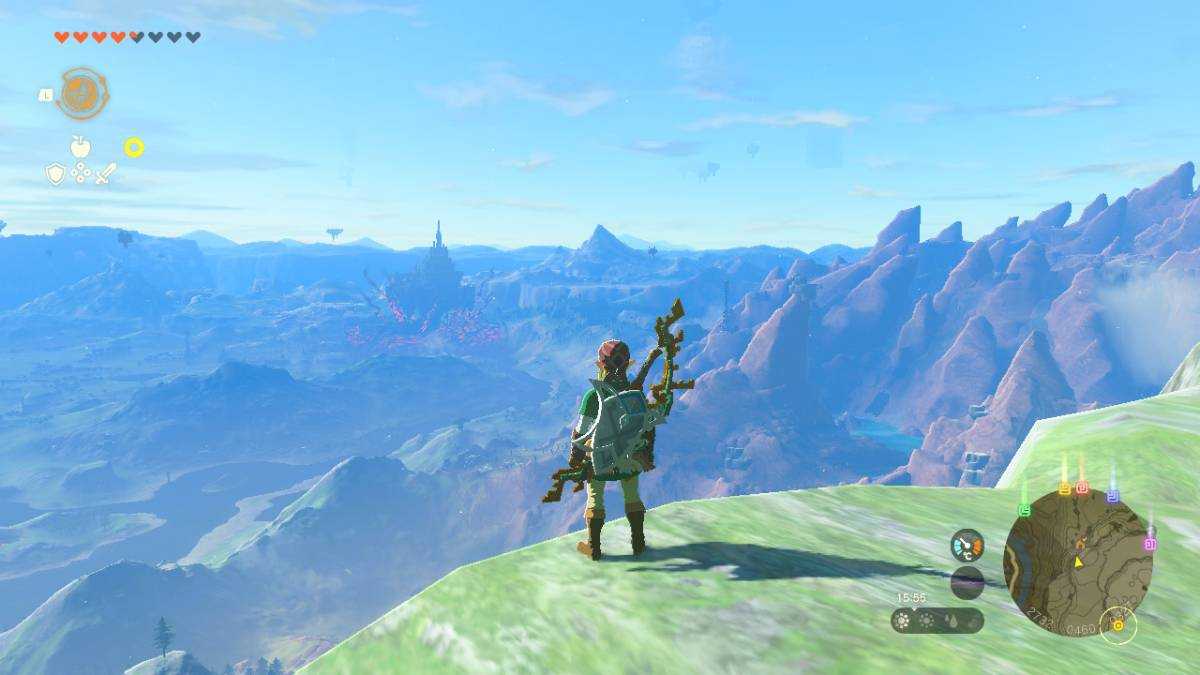The height and width of the screenshot is (675, 1200).
Task: Choose the blue pin on the minimap
Action: click(x=1112, y=495)
